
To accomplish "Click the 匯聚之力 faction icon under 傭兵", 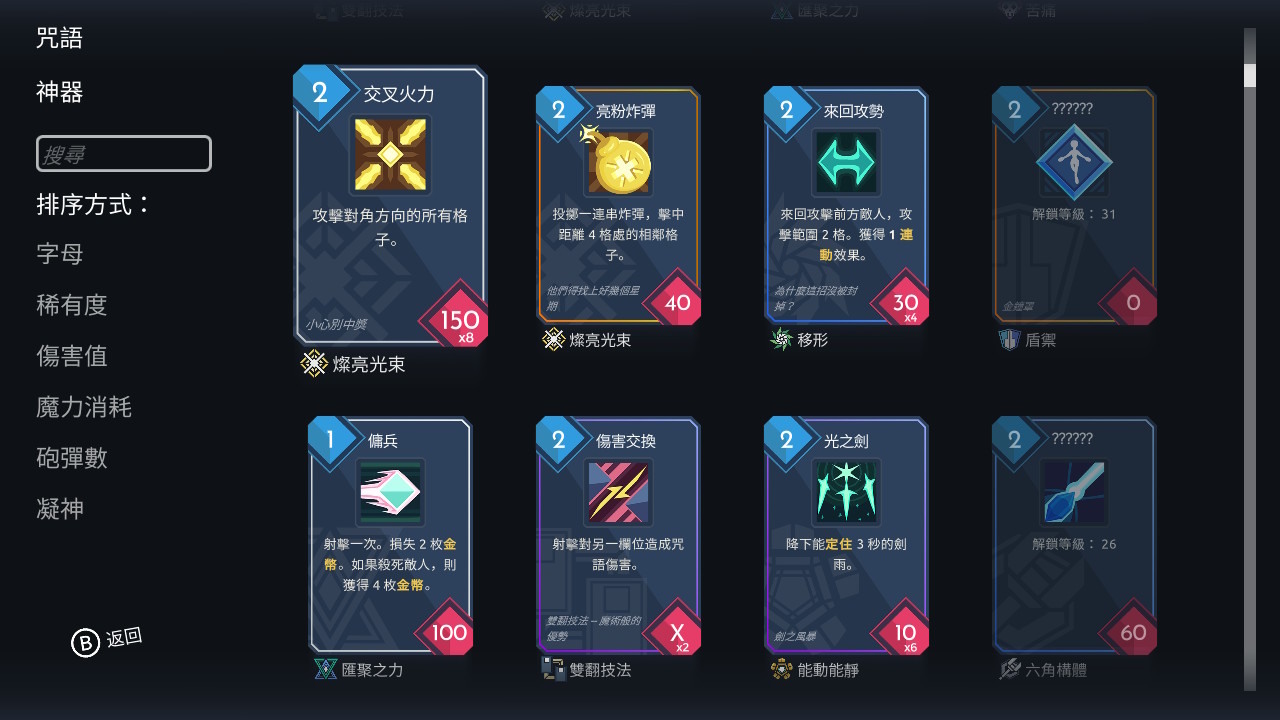I will tap(325, 670).
